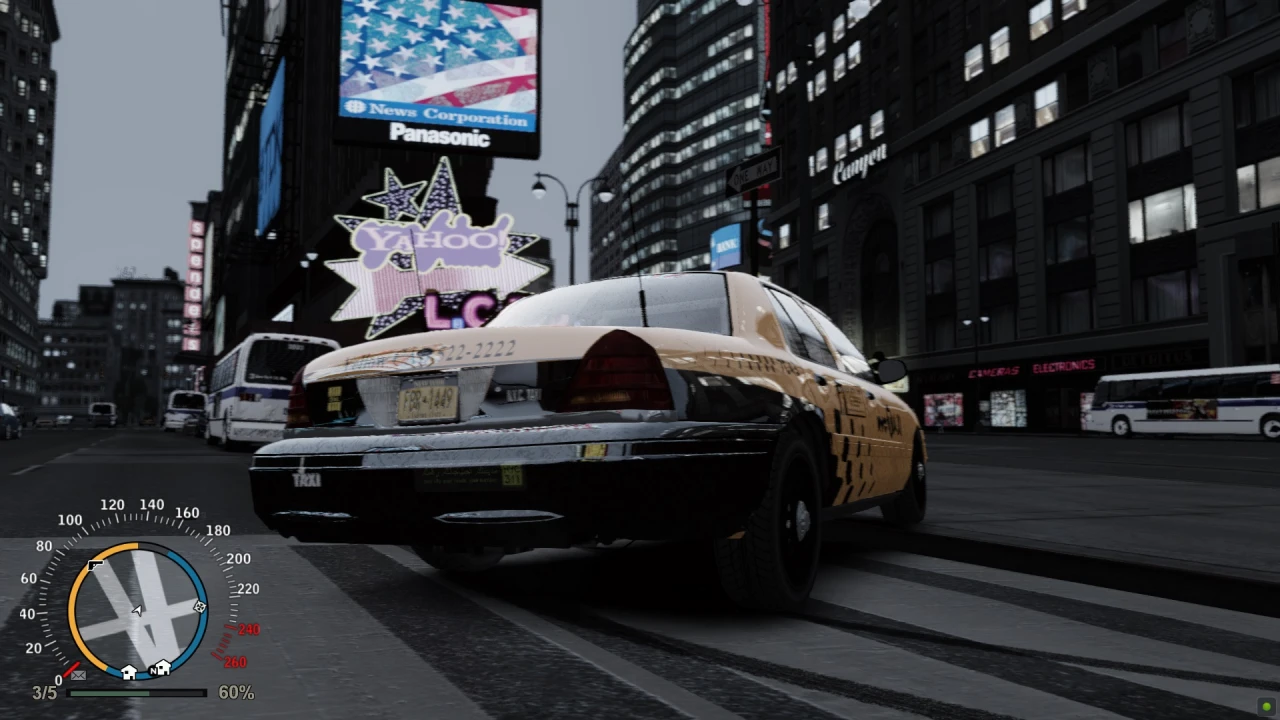
Task: Select the pistol weapon icon on the radar
Action: click(96, 566)
